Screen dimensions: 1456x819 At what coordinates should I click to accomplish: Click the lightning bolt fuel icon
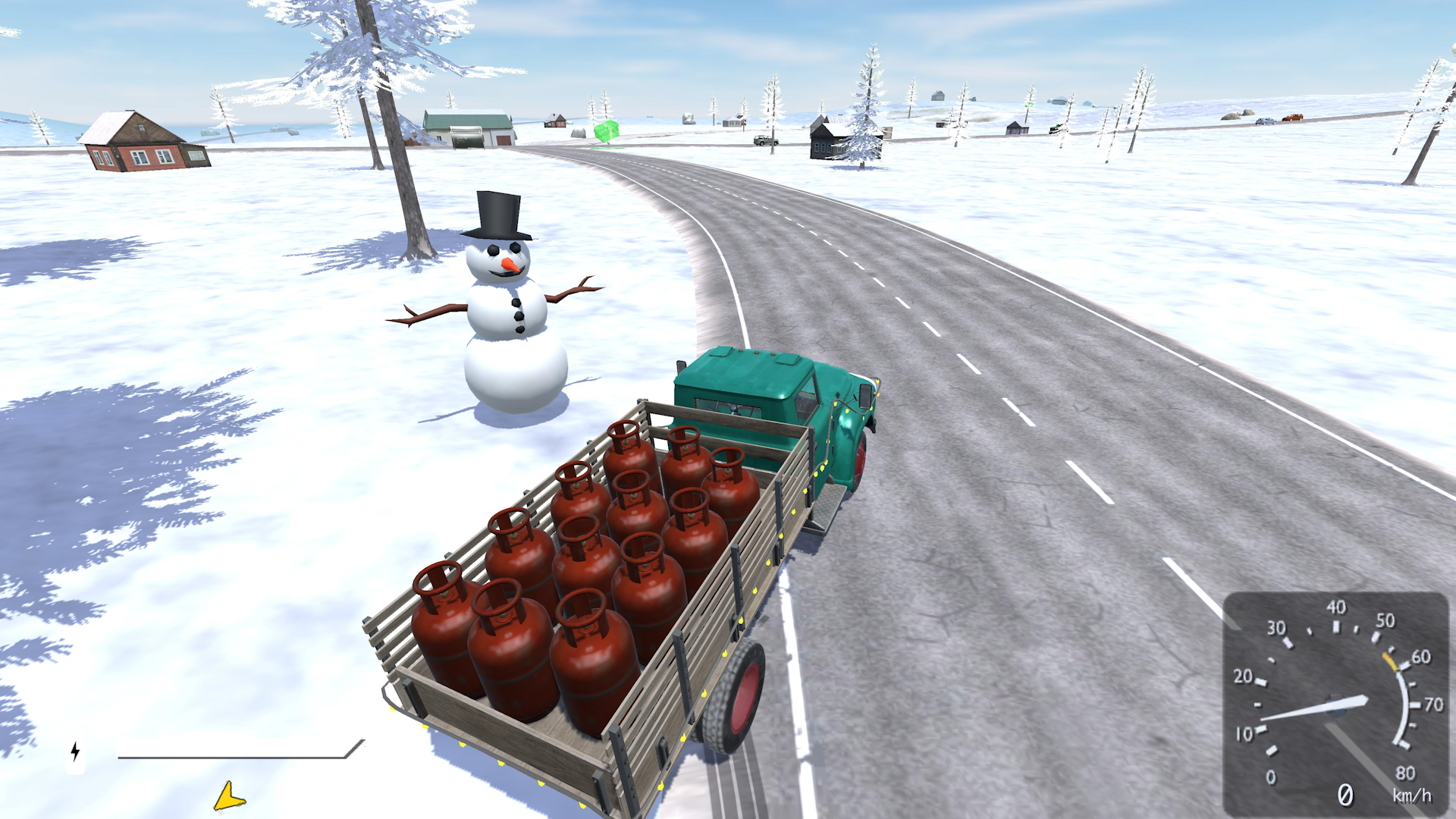pos(74,752)
